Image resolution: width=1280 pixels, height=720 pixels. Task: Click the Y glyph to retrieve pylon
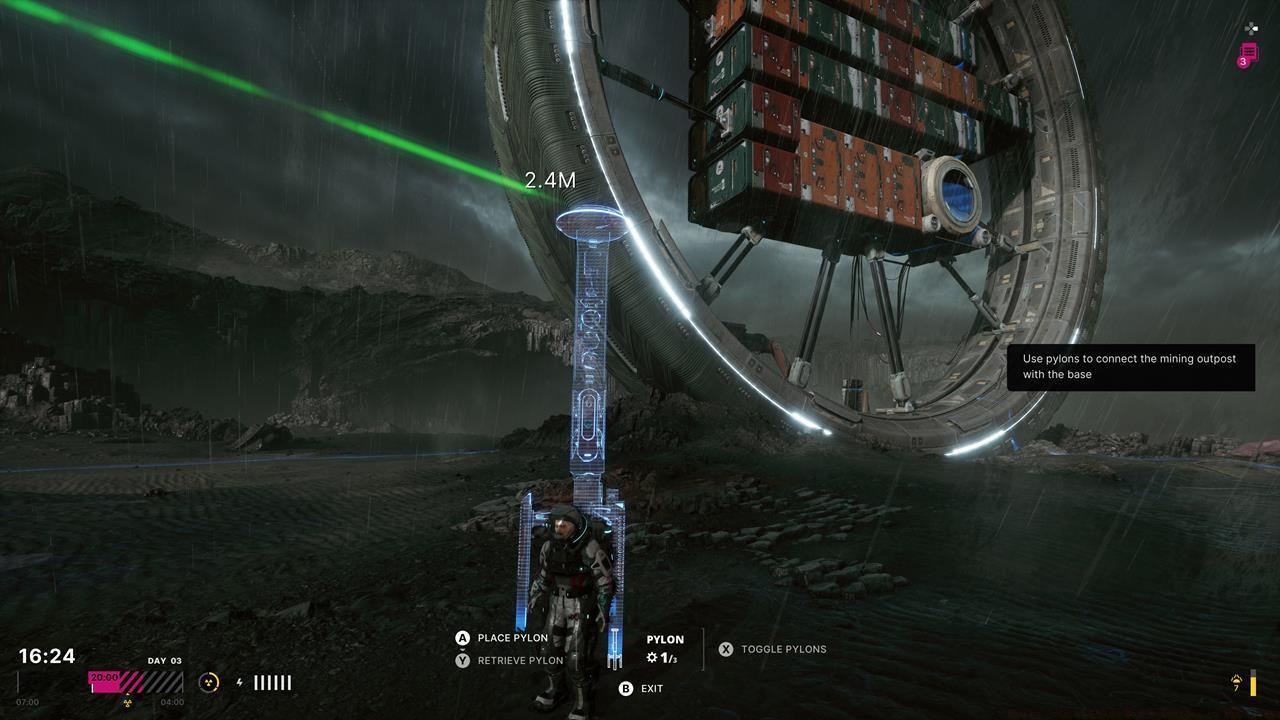point(463,660)
